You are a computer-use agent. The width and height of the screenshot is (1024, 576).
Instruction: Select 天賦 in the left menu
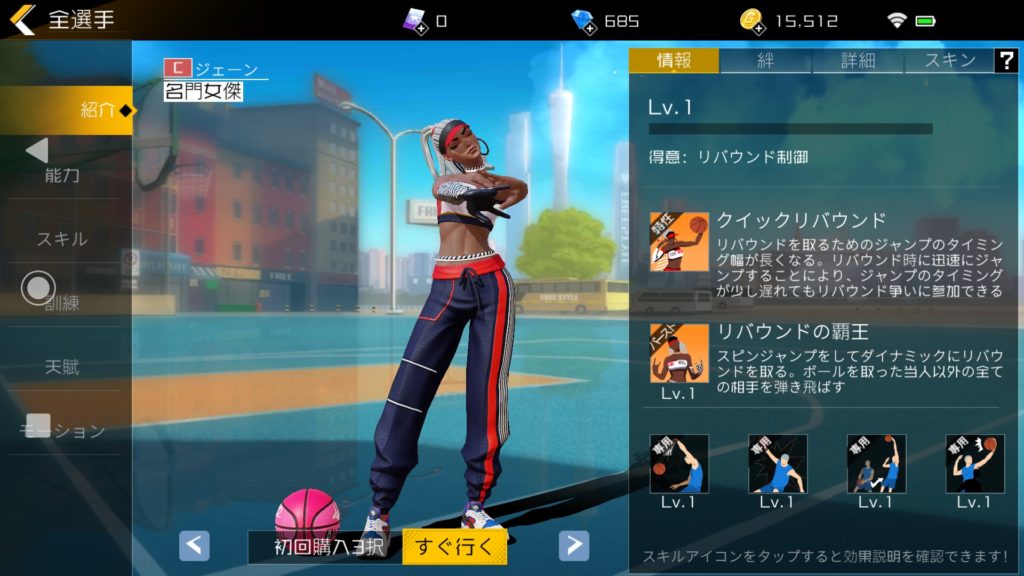[62, 367]
